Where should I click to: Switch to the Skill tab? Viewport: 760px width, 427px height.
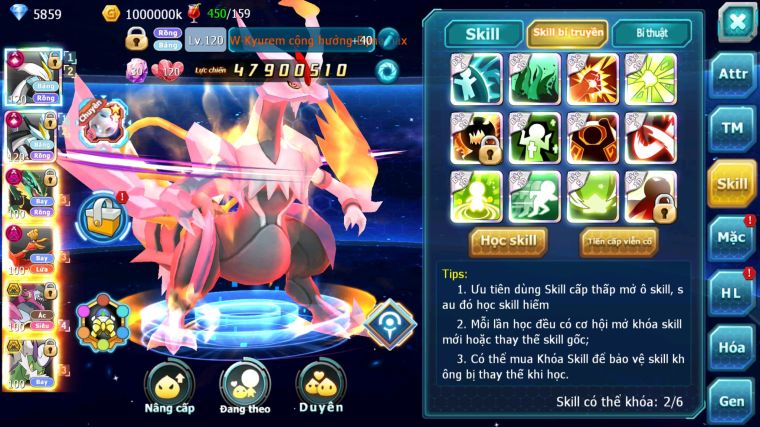[482, 34]
